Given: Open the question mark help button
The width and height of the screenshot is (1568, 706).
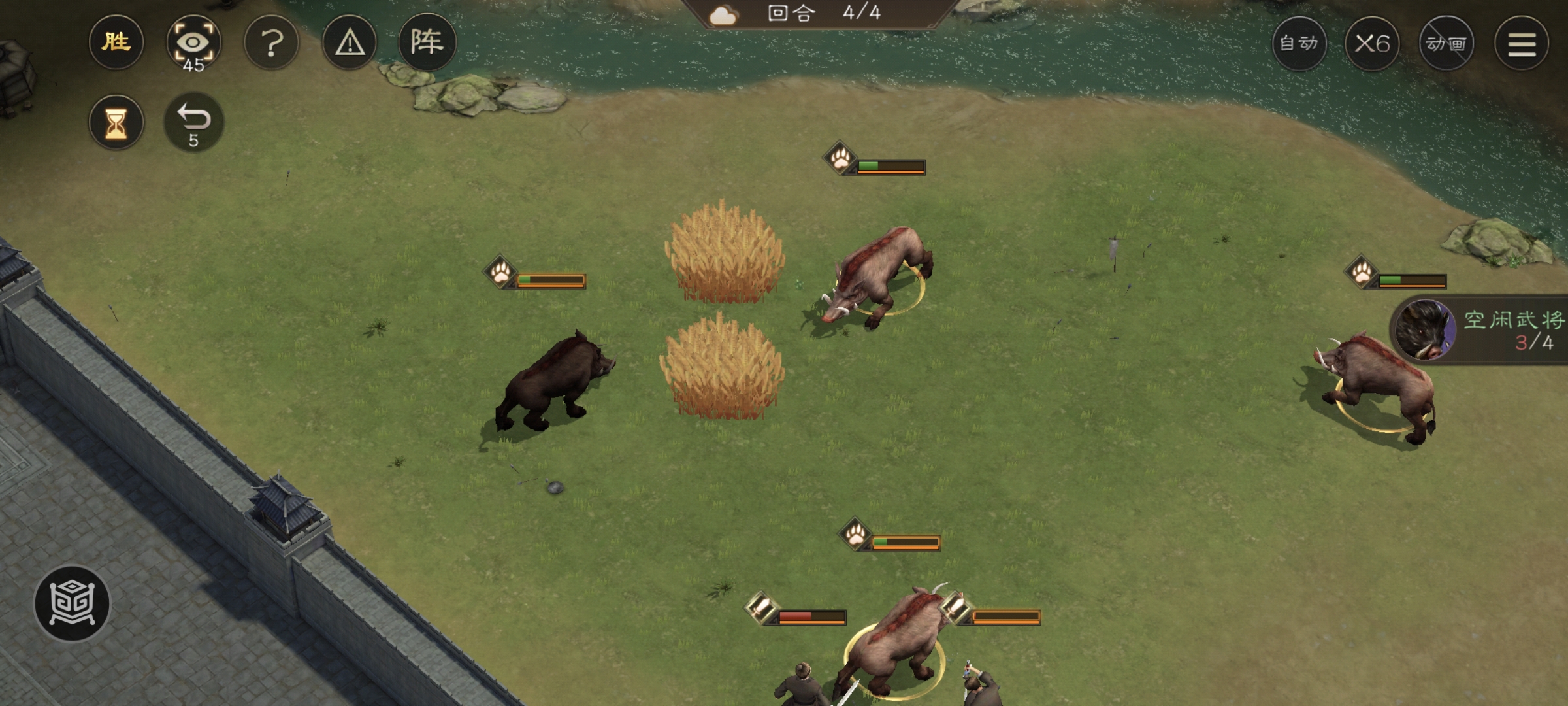Looking at the screenshot, I should click(272, 43).
